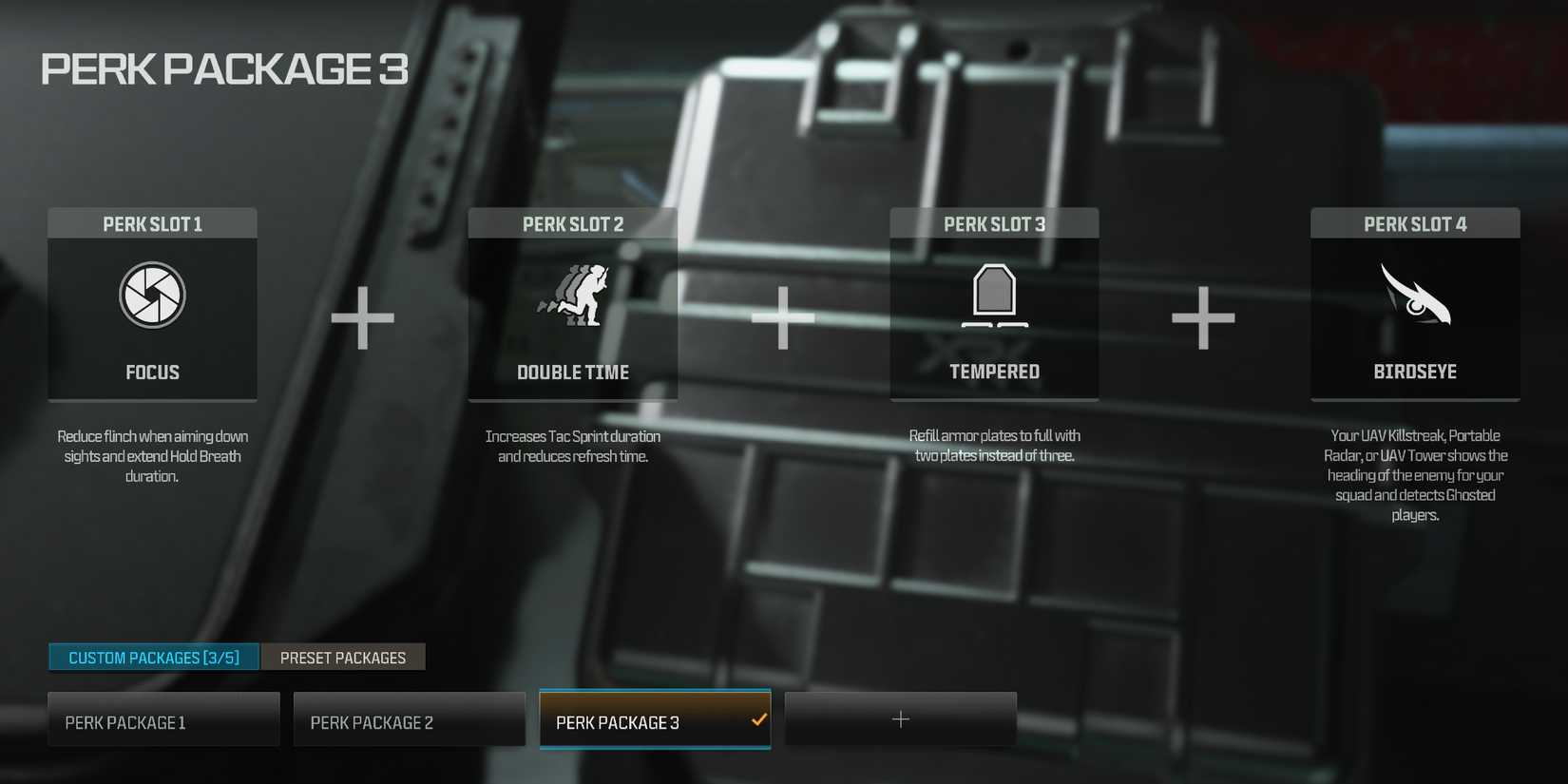Toggle the checkmark on Perk Package 3
This screenshot has height=784, width=1568.
[758, 720]
